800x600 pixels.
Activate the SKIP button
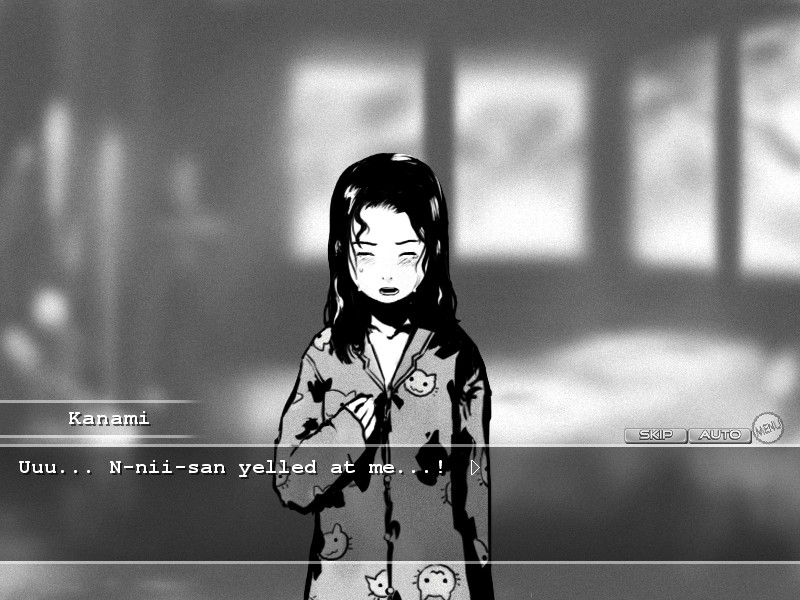[655, 435]
